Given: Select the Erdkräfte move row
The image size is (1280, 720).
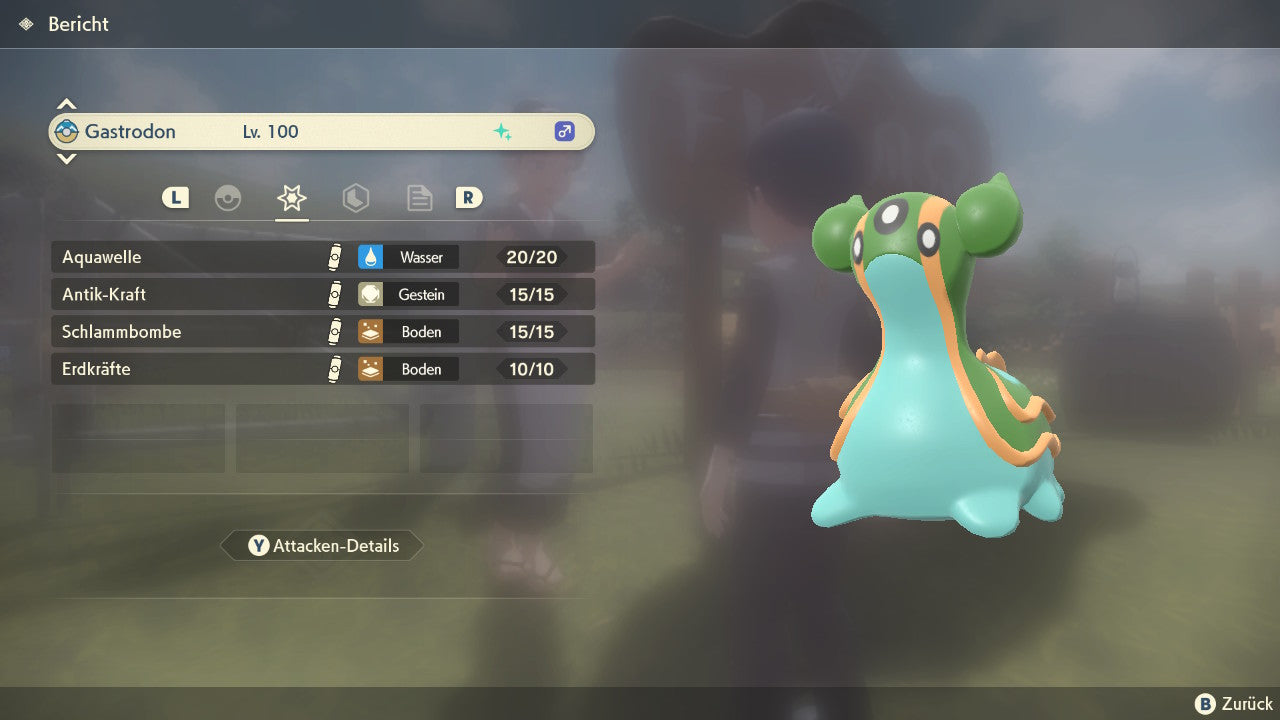Looking at the screenshot, I should click(322, 369).
